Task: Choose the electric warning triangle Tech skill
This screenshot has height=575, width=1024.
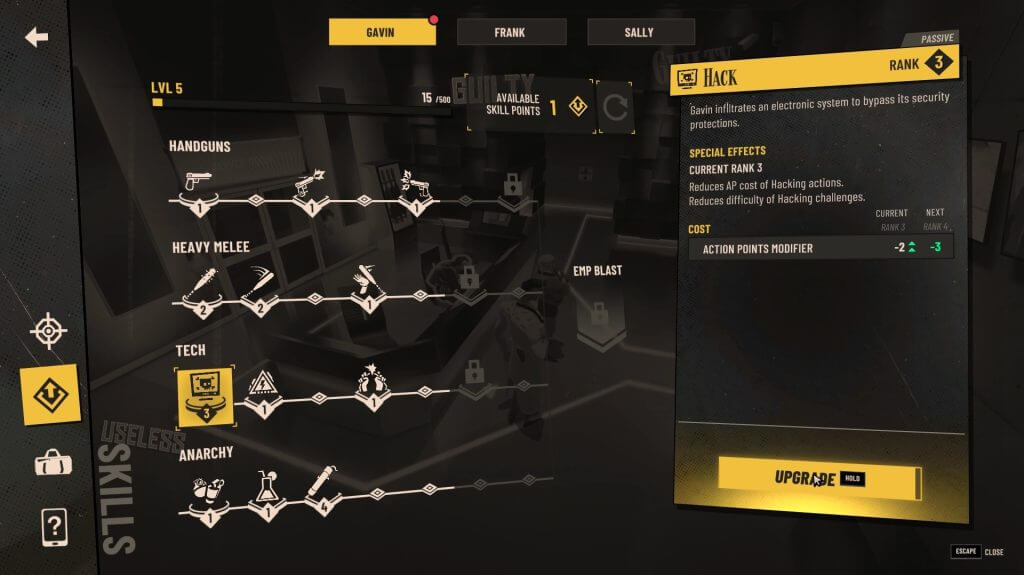Action: point(260,387)
